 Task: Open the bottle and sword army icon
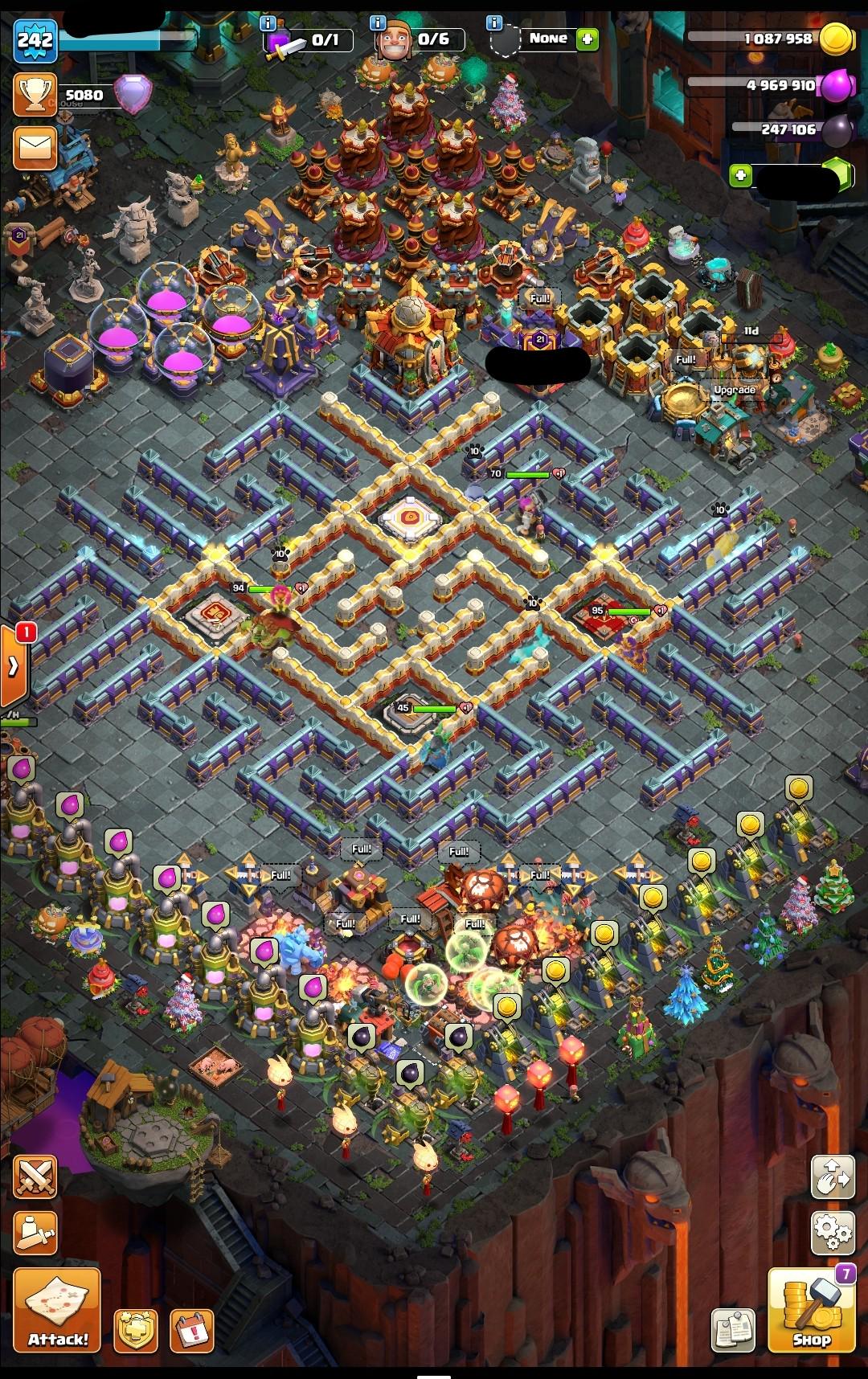[x=35, y=1230]
